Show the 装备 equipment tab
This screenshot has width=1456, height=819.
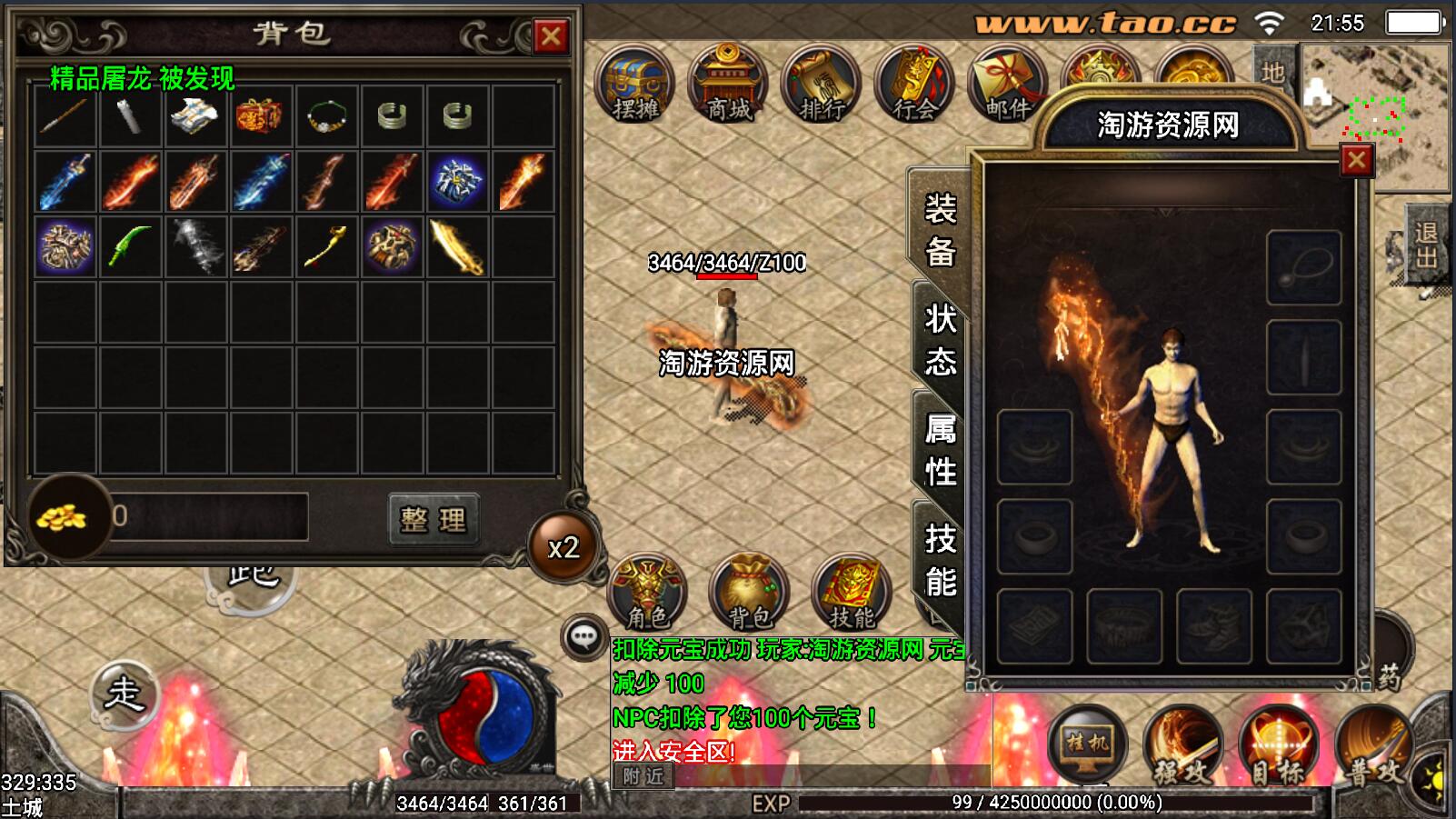tap(940, 230)
